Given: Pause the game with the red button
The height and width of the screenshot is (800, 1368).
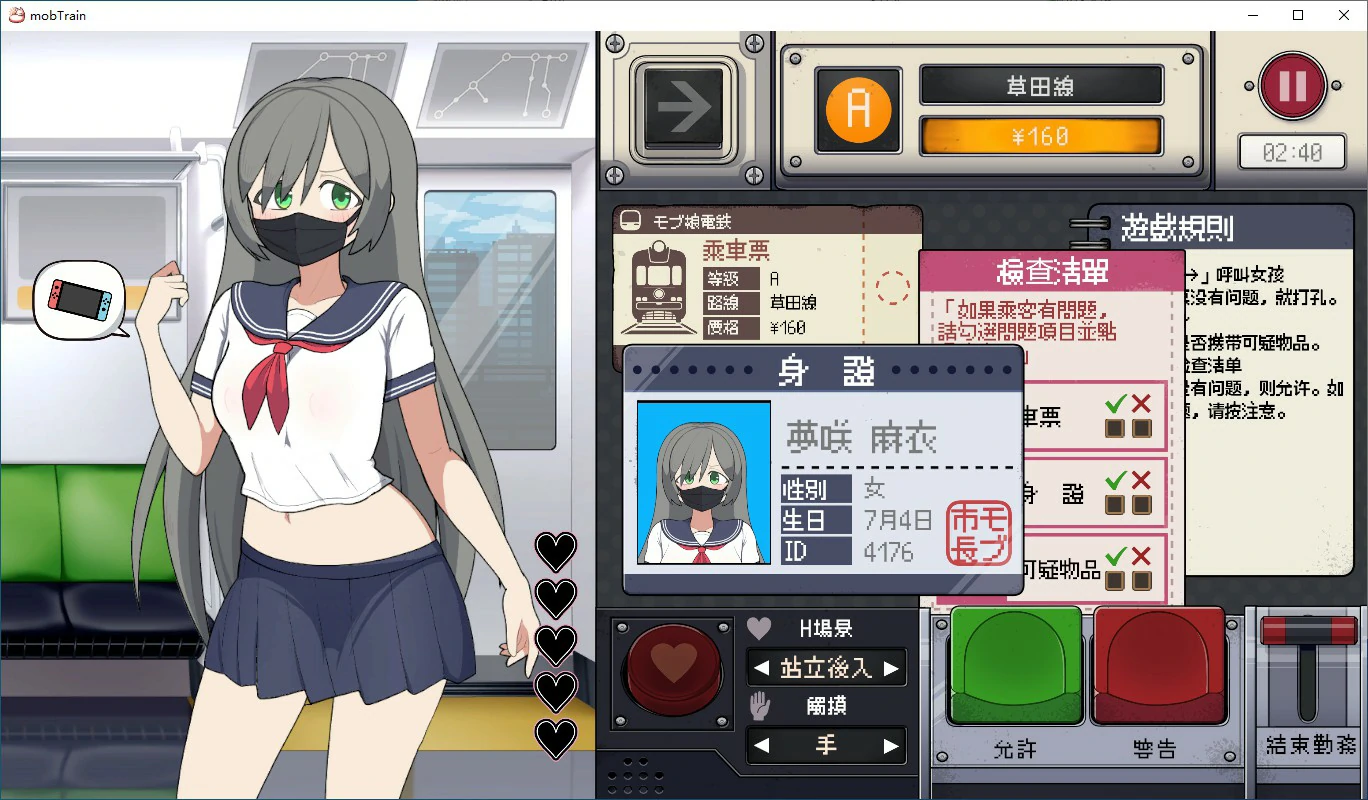Looking at the screenshot, I should click(x=1292, y=86).
